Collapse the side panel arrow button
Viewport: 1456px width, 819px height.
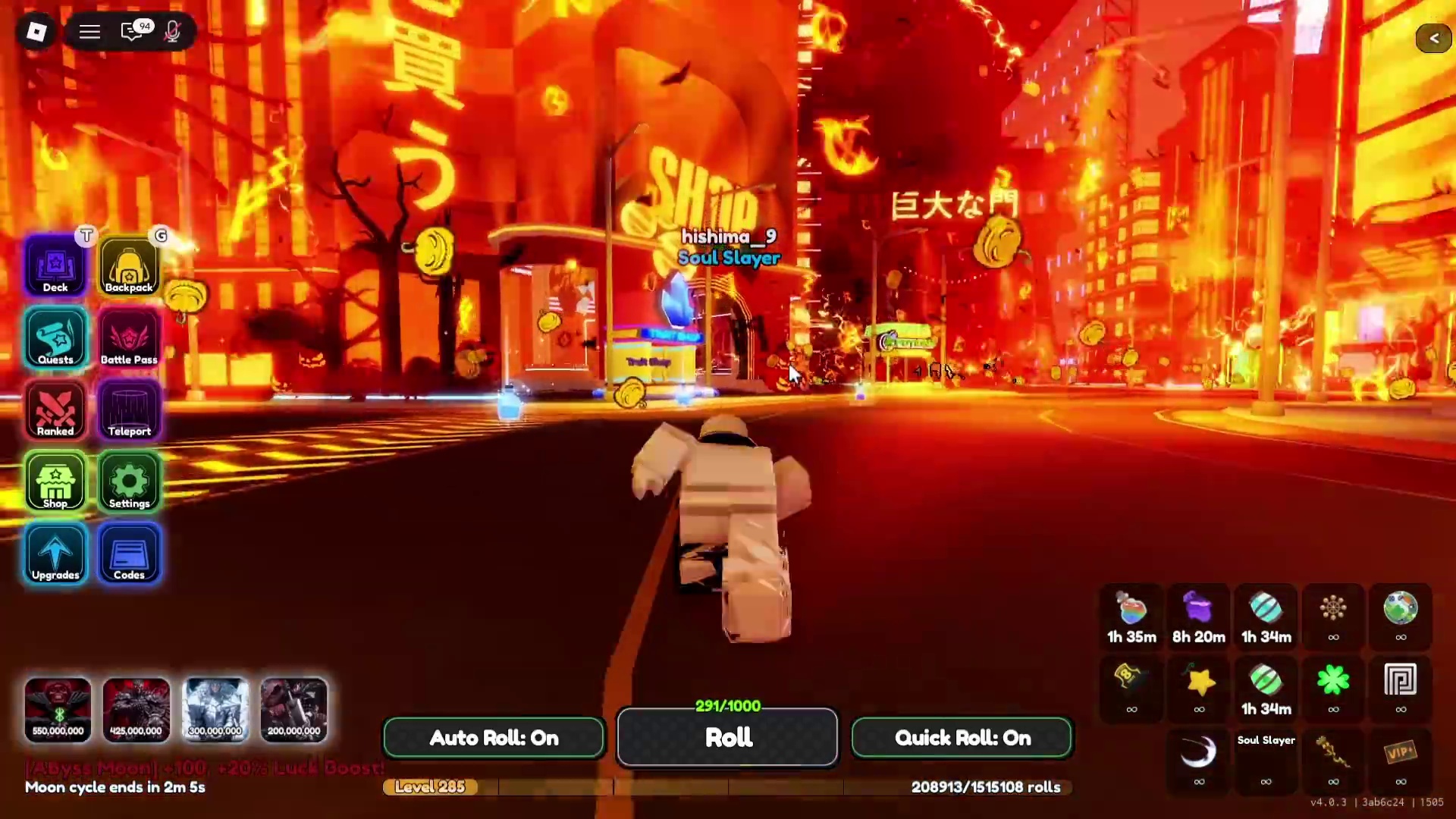click(1433, 38)
